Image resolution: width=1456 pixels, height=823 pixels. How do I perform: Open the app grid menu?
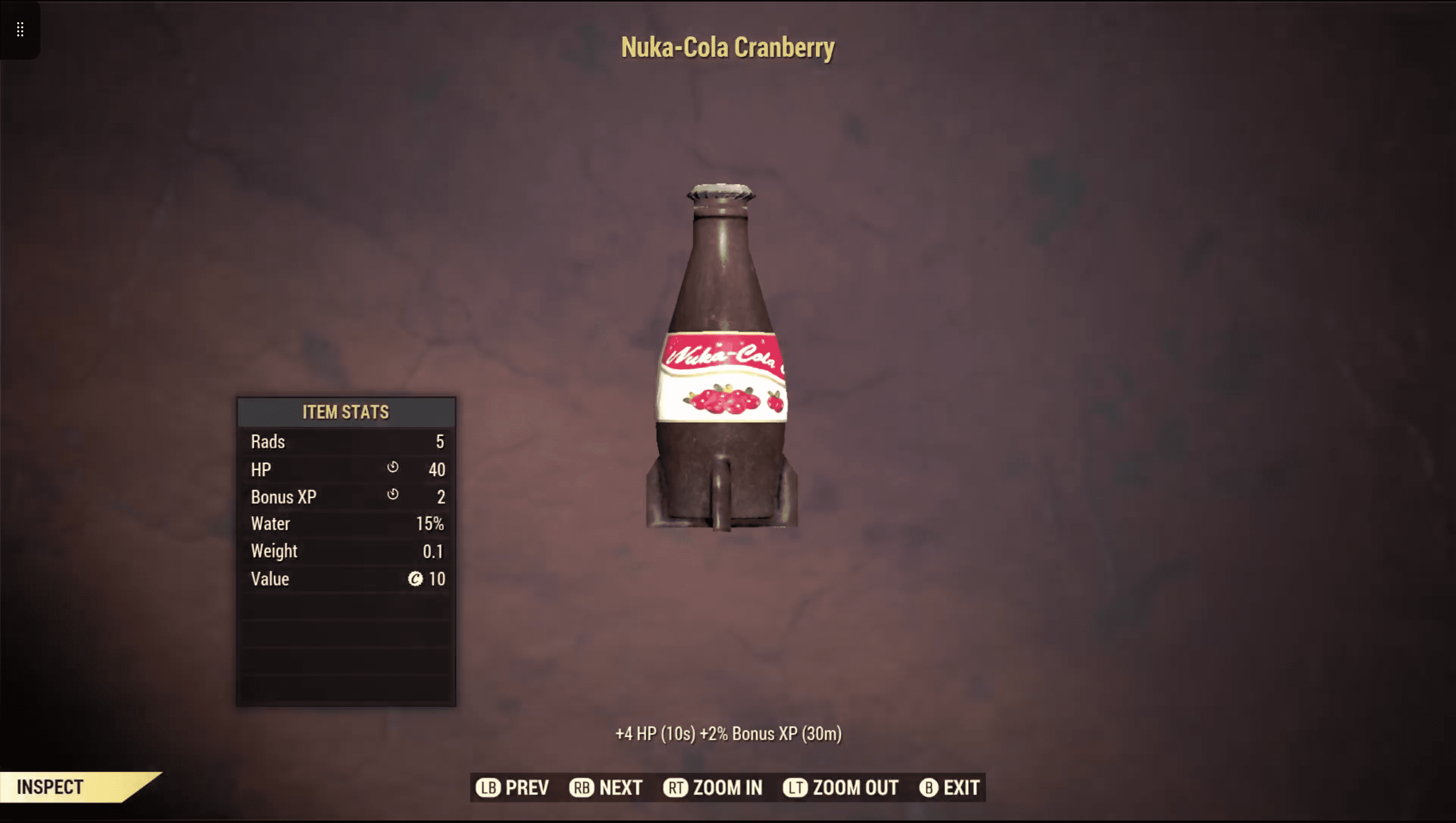click(x=20, y=30)
